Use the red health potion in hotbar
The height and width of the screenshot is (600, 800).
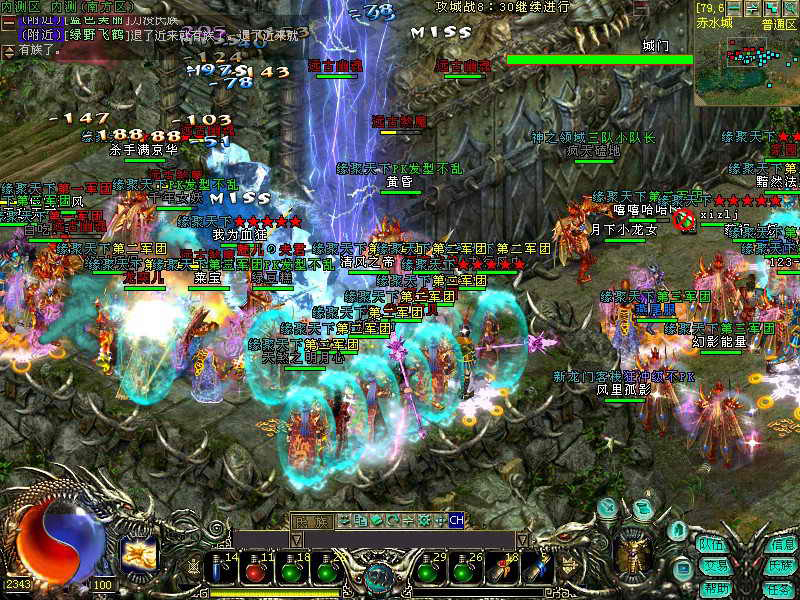[255, 572]
